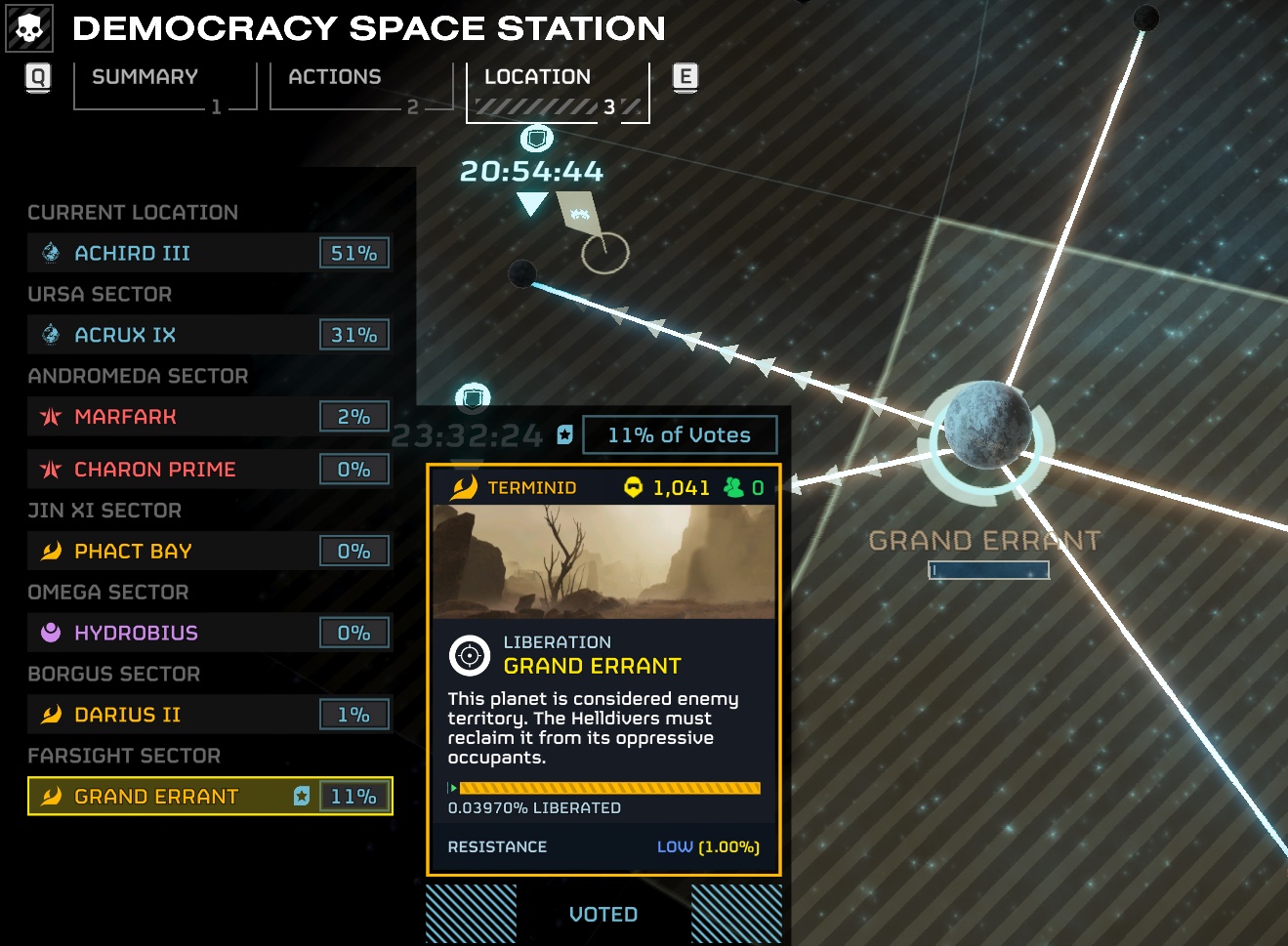
Task: Choose Achird III in location list
Action: tap(208, 253)
